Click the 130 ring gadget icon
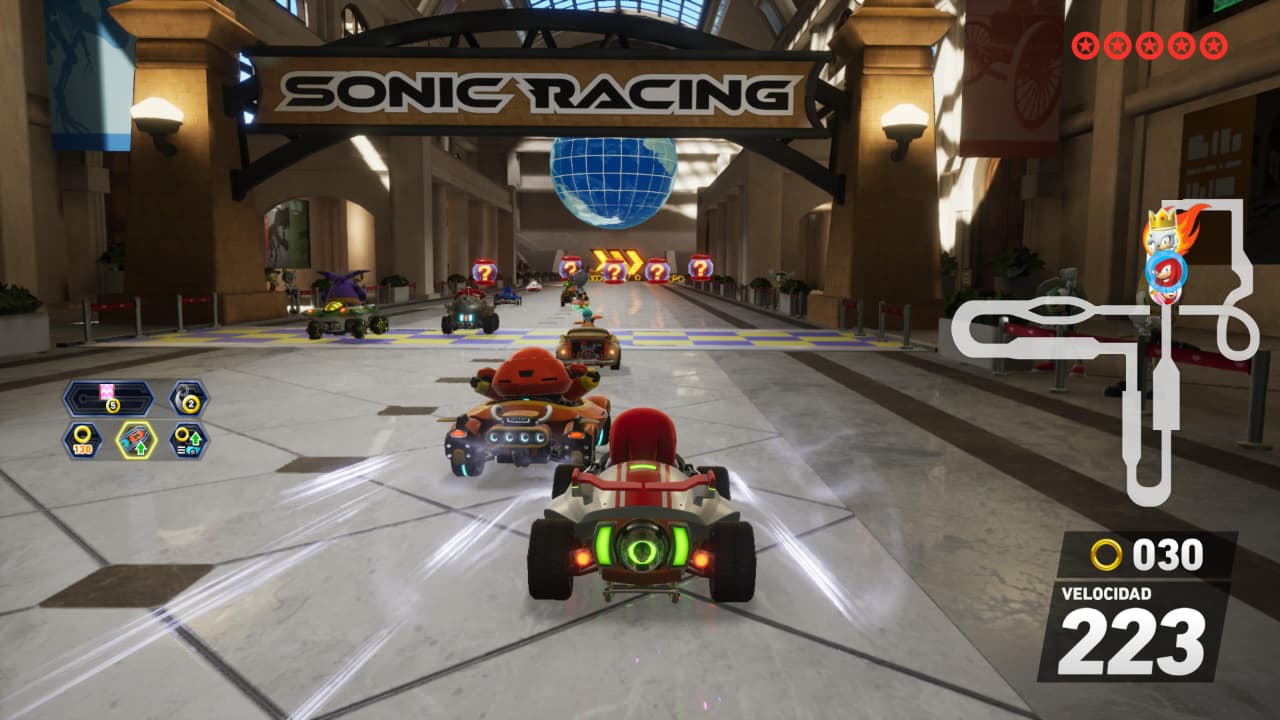The image size is (1280, 720). coord(82,440)
